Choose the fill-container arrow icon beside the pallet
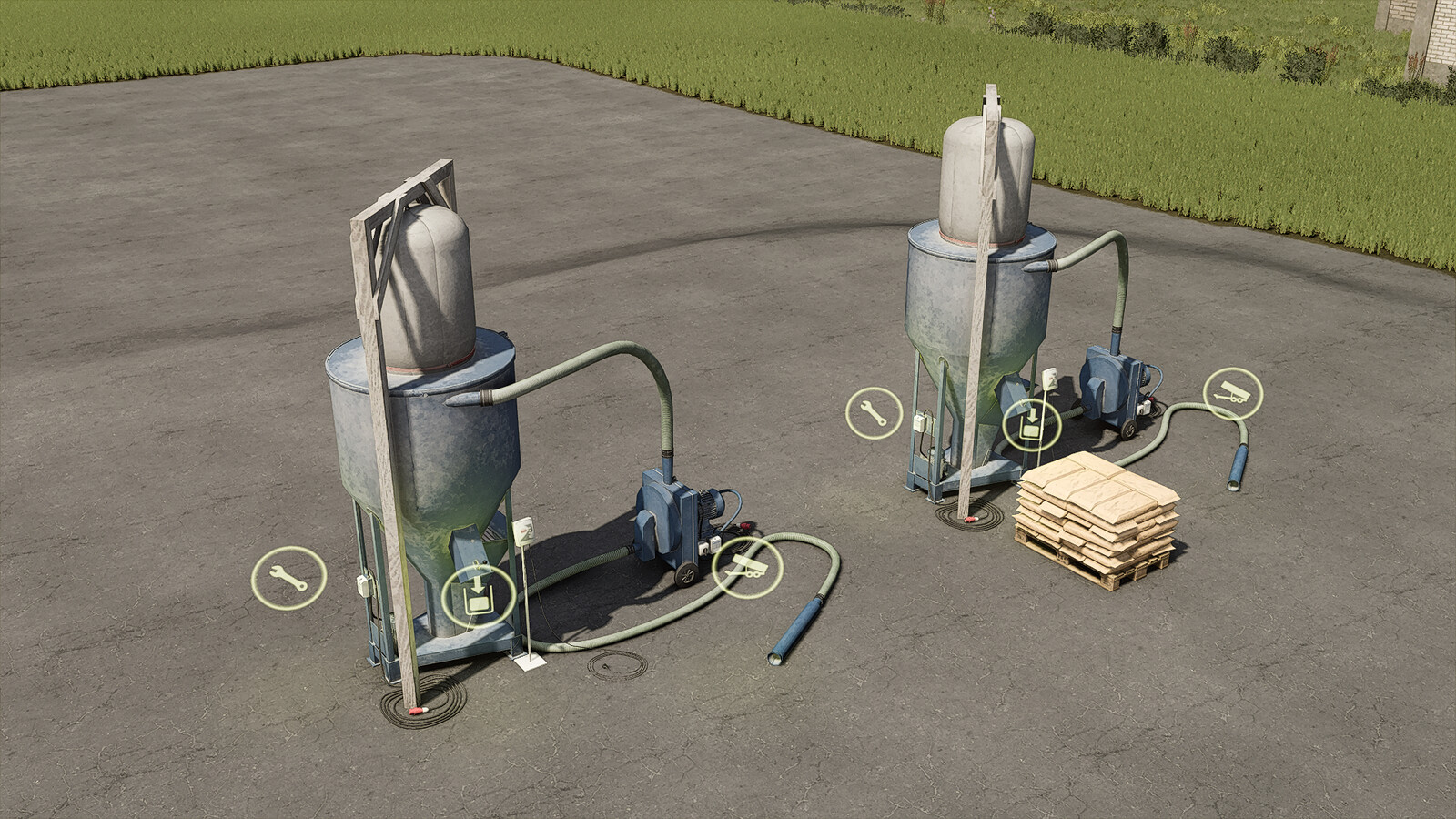The width and height of the screenshot is (1456, 819). [x=1031, y=425]
